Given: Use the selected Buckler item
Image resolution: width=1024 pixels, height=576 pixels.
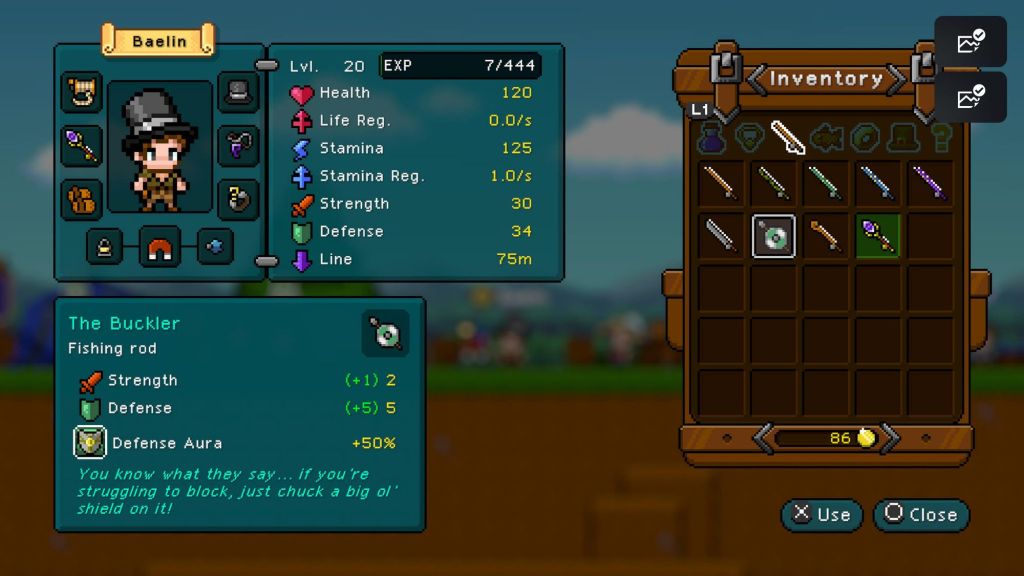Looking at the screenshot, I should [822, 514].
